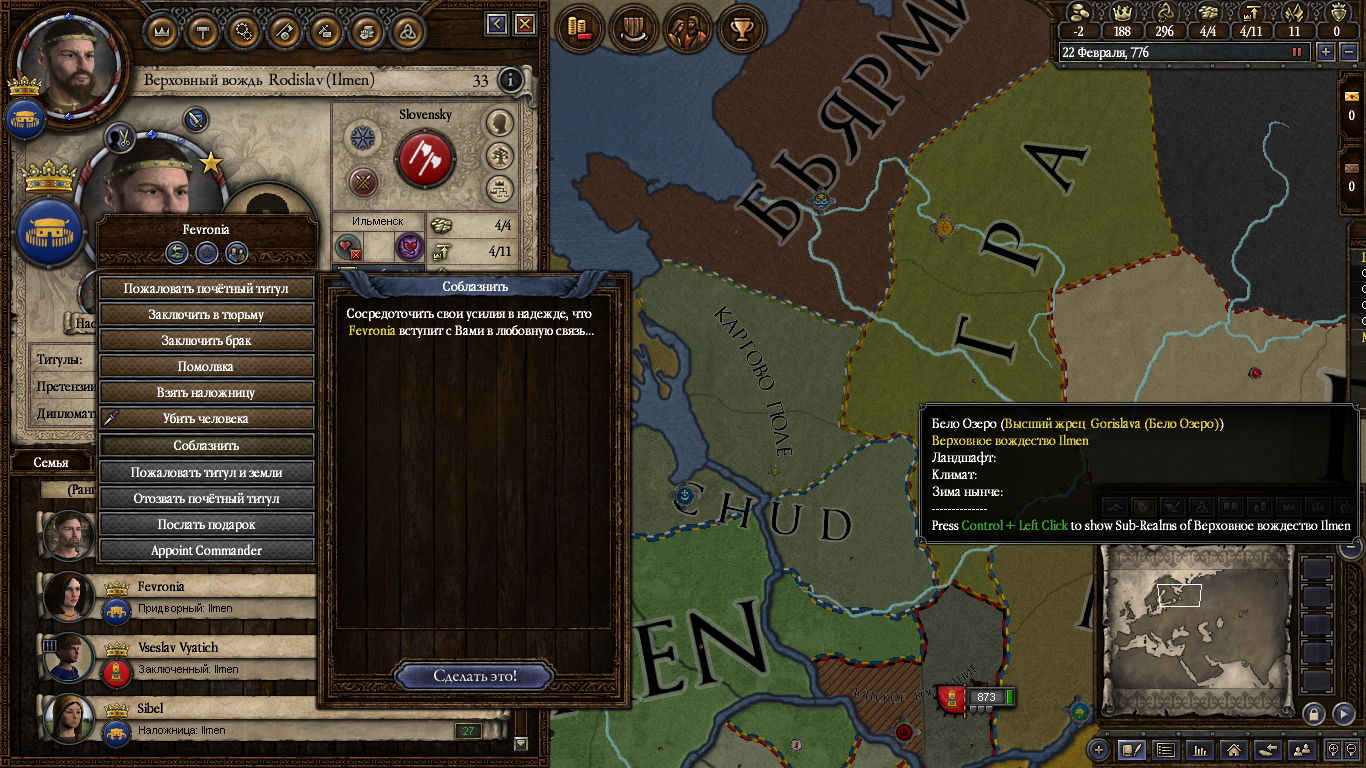Choose 'Взять наложницу' entry

tap(206, 393)
